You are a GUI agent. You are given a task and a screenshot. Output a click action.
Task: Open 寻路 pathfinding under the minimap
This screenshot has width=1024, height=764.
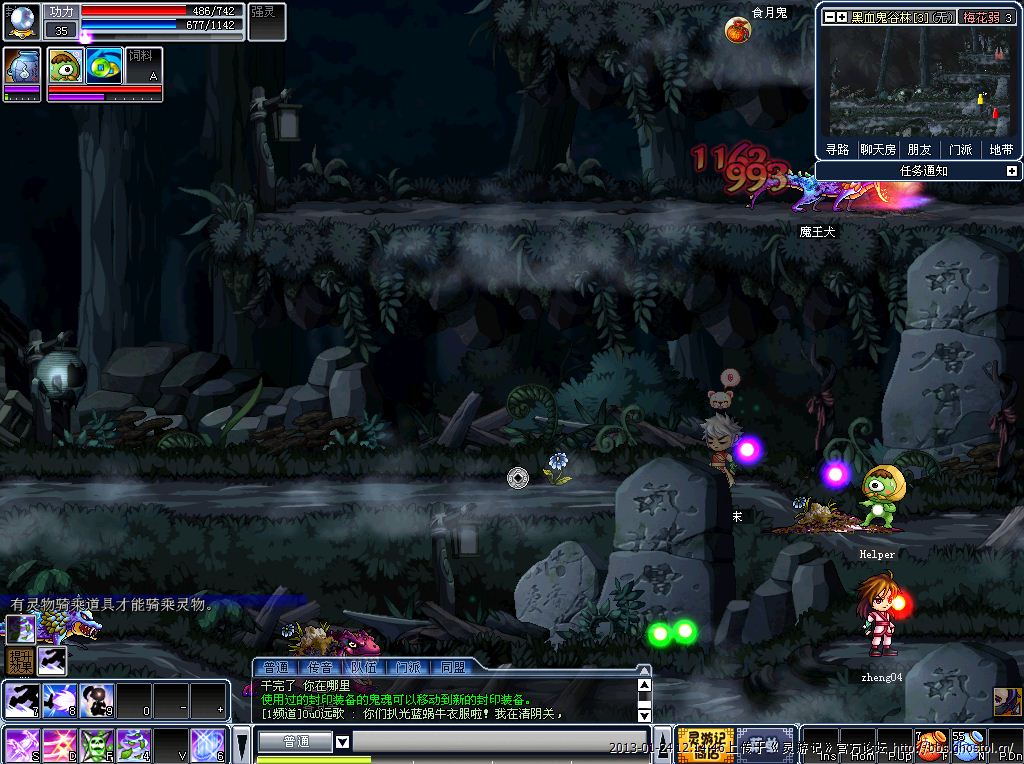837,149
